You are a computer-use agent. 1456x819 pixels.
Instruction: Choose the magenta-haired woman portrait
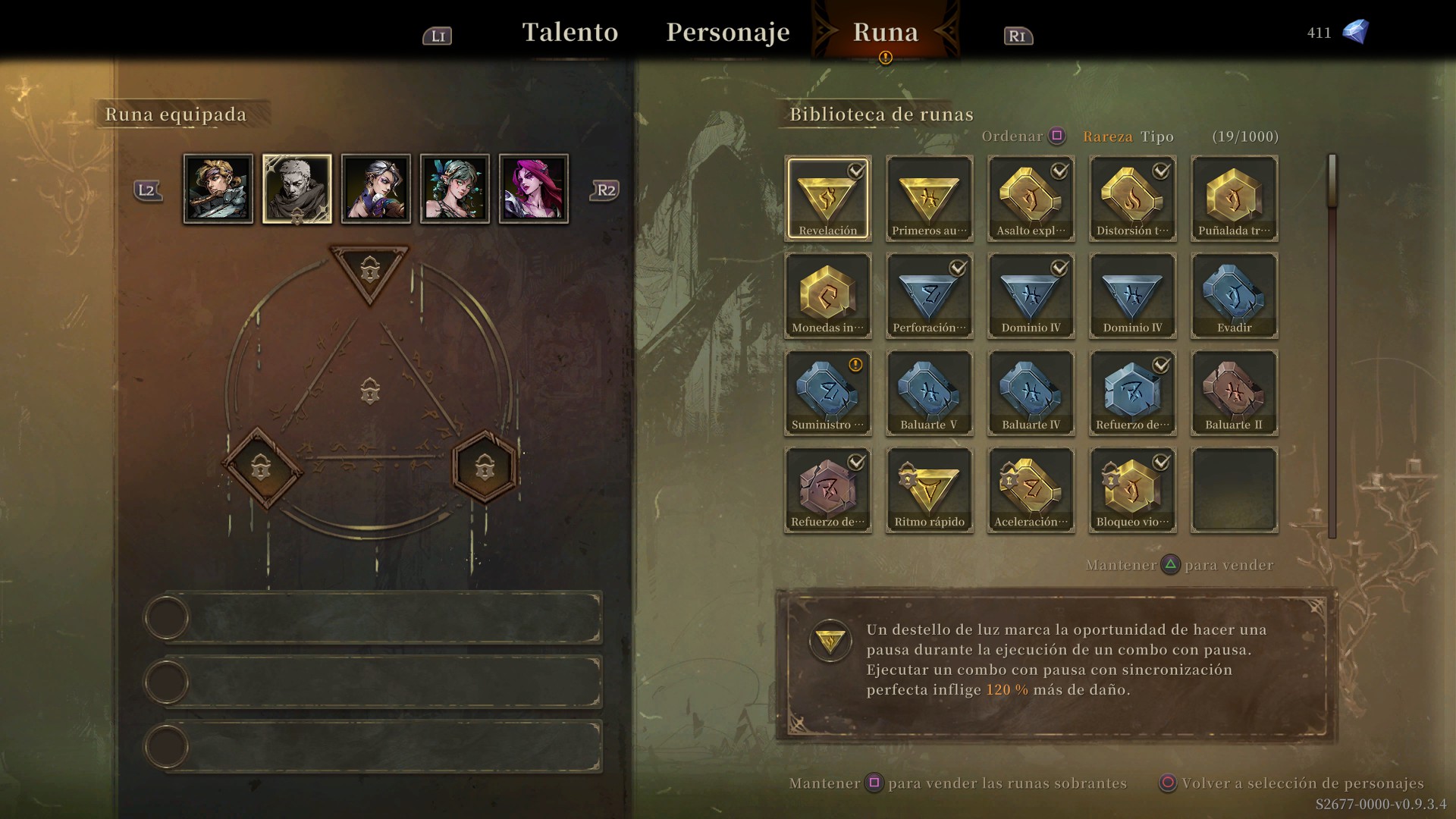(534, 189)
